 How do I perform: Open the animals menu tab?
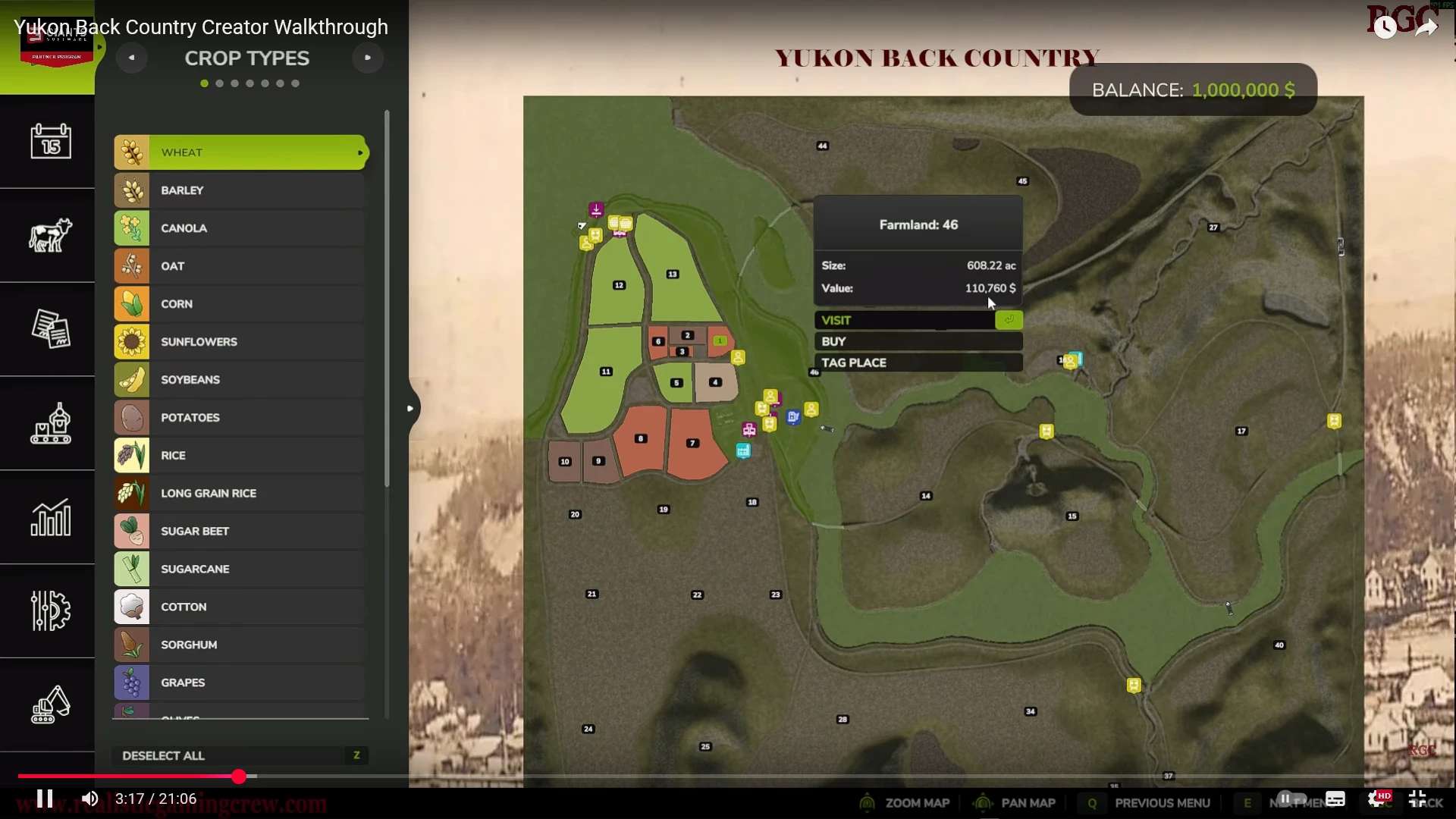pos(50,235)
